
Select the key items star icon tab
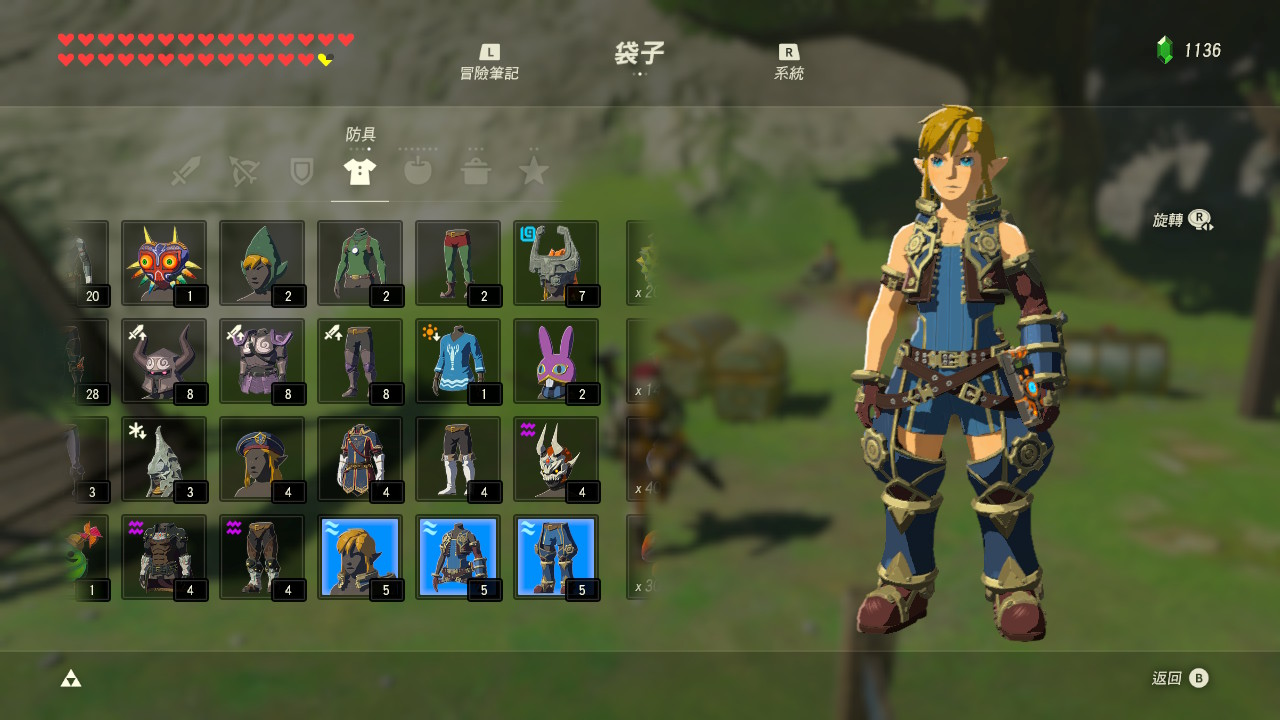[x=533, y=170]
